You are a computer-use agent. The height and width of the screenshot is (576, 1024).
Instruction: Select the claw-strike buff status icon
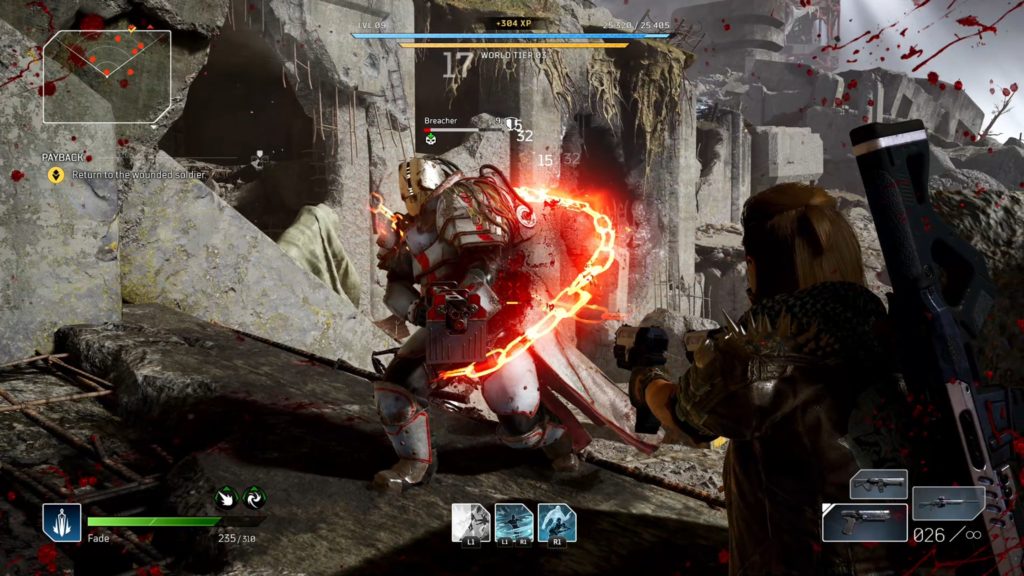(x=227, y=498)
